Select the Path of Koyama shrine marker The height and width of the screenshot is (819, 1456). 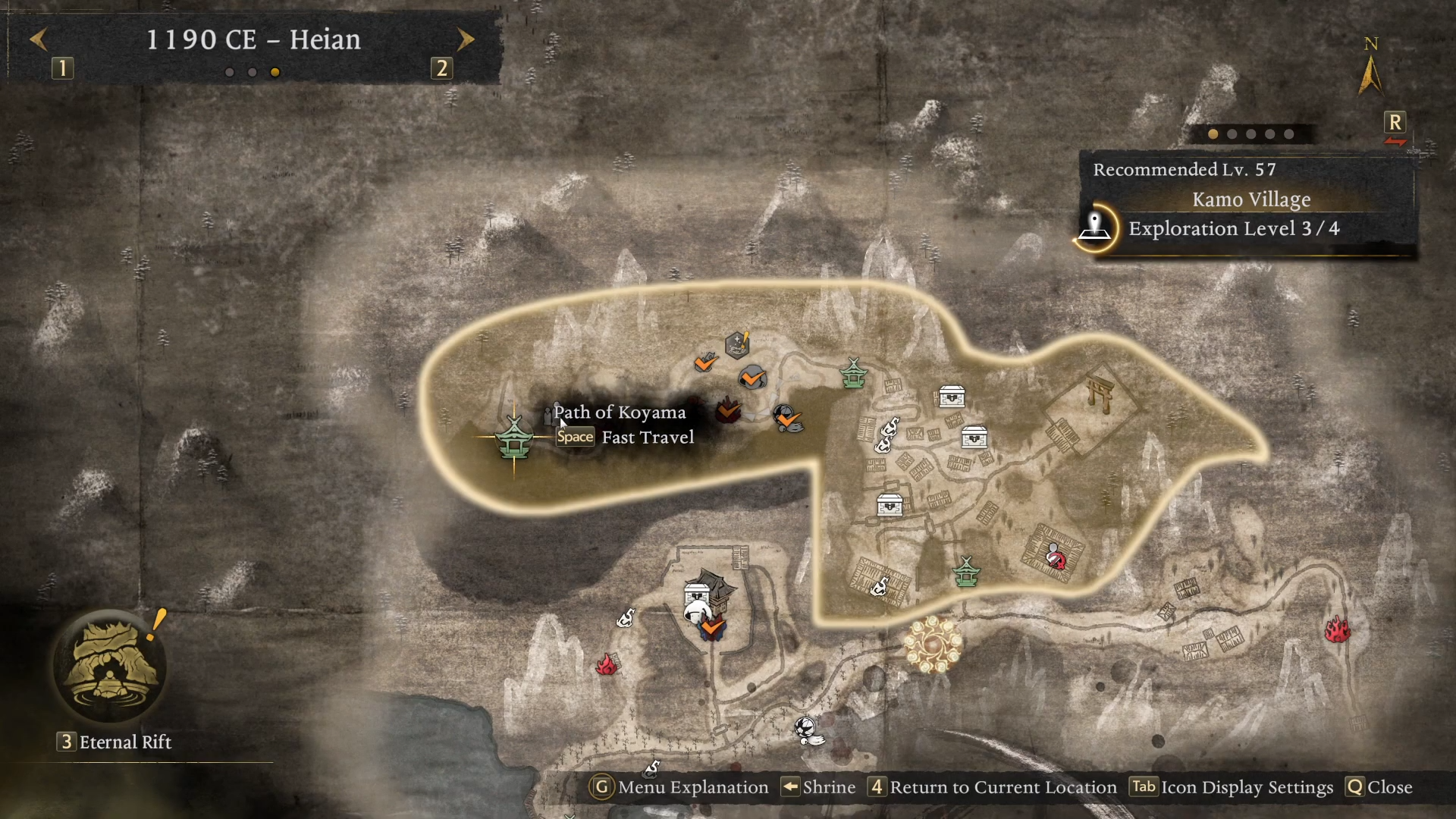[514, 438]
